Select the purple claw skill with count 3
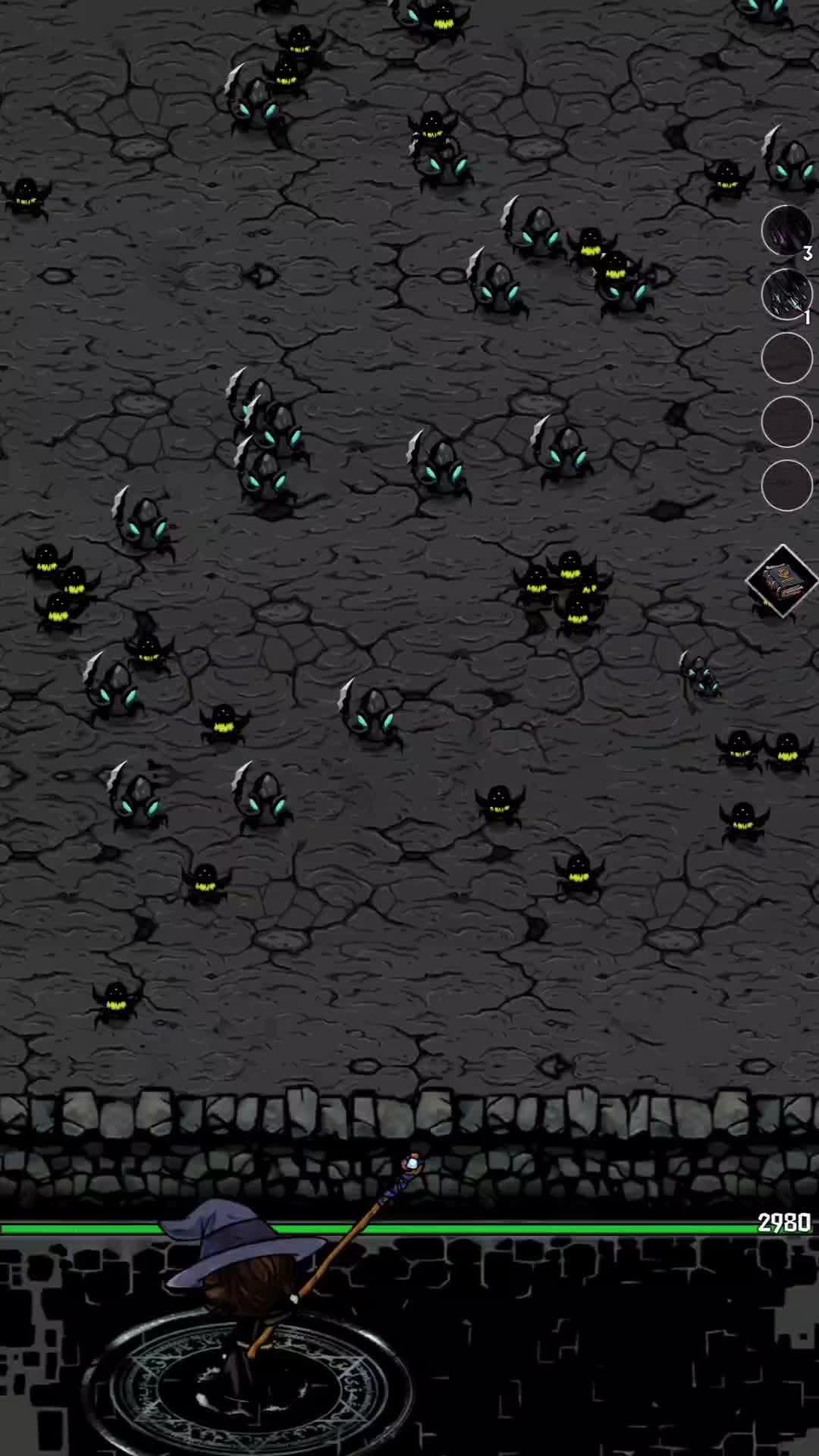This screenshot has height=1456, width=819. (786, 231)
